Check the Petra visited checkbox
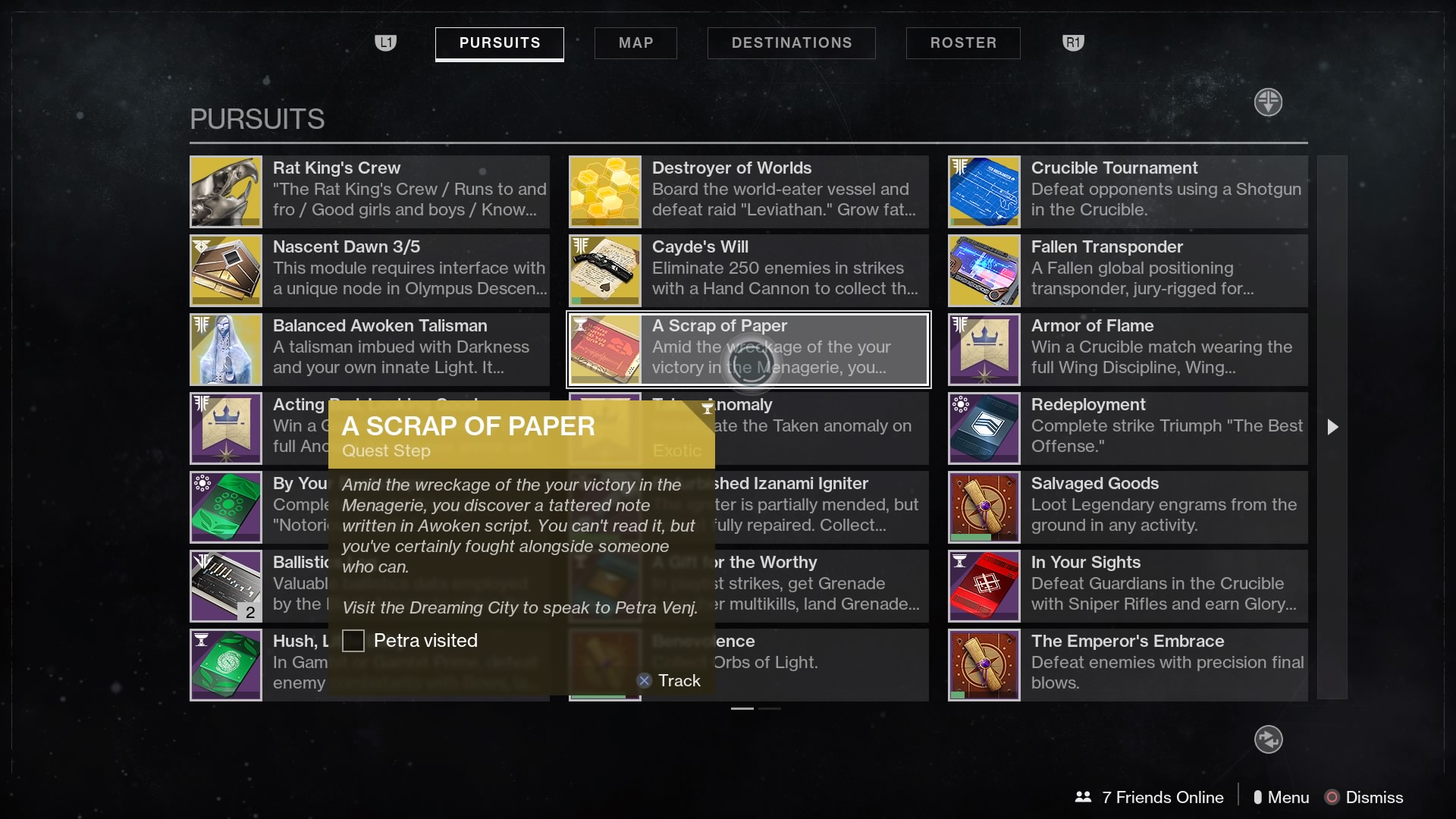 coord(353,641)
